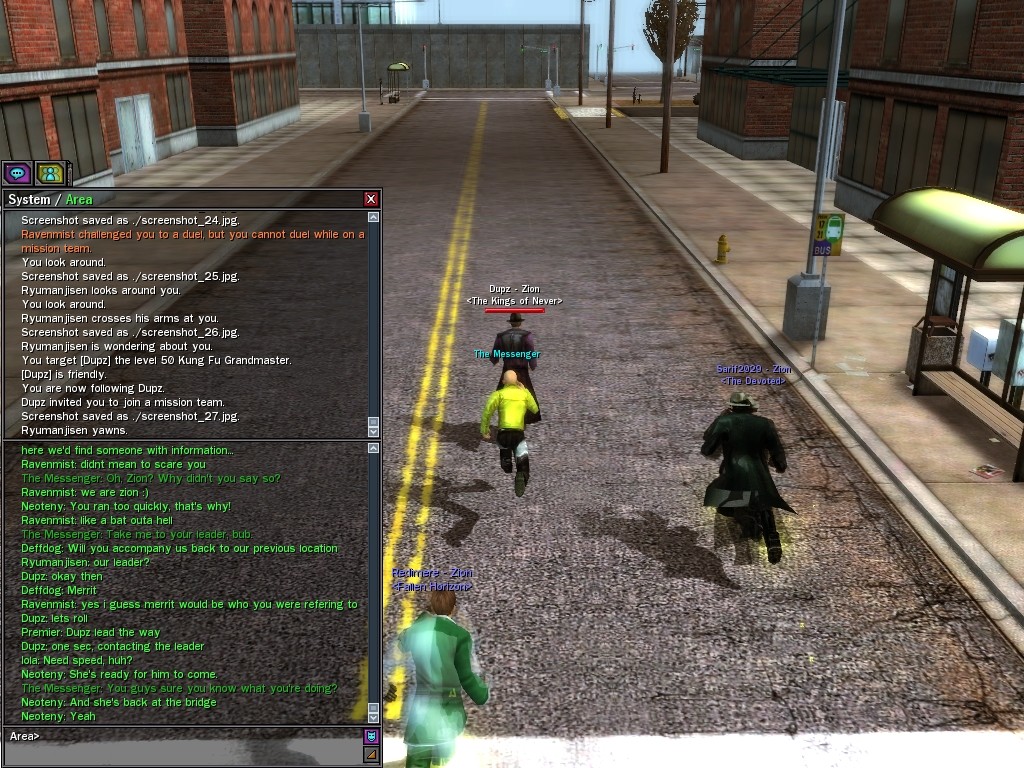The height and width of the screenshot is (768, 1024).
Task: Click the area chat scroll-up arrow
Action: click(373, 448)
